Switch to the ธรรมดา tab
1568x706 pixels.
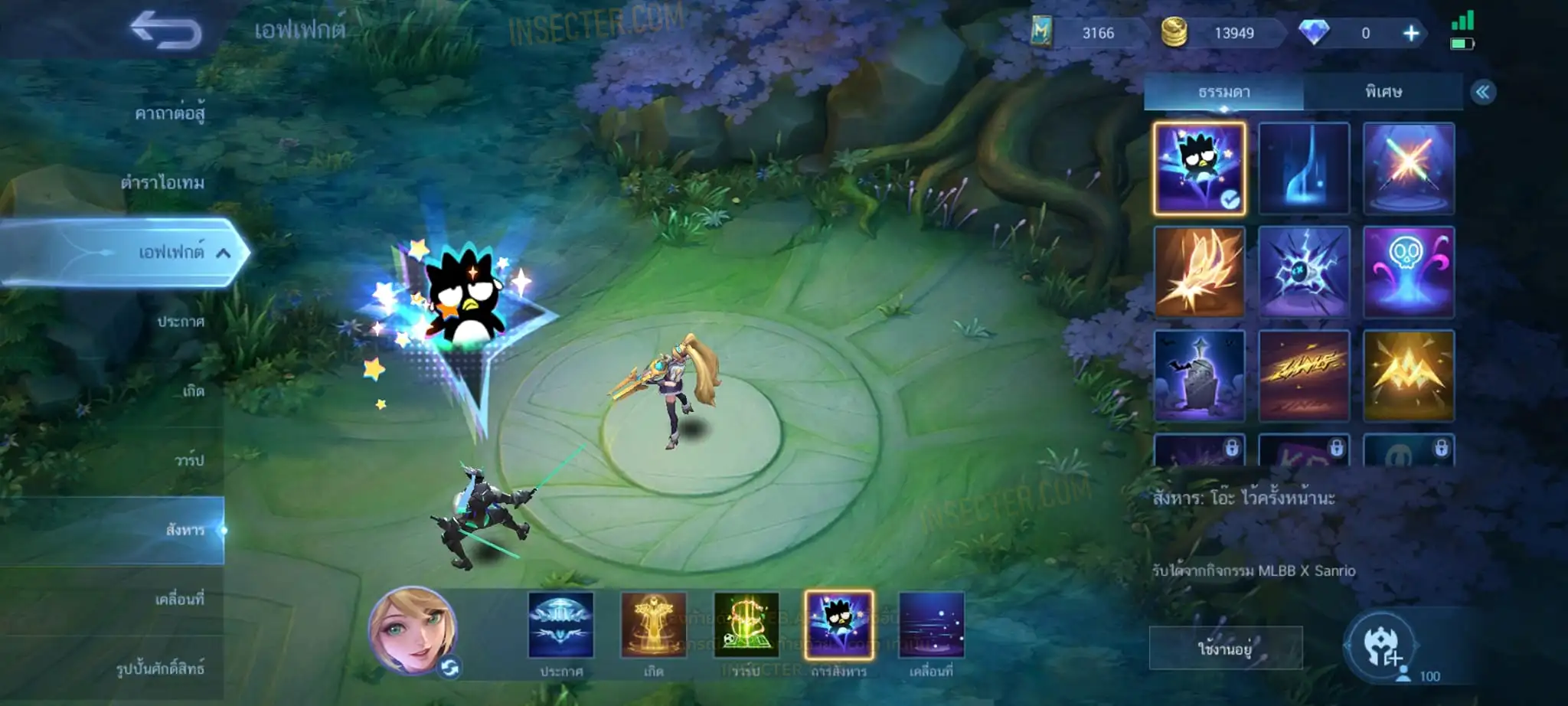(1223, 92)
